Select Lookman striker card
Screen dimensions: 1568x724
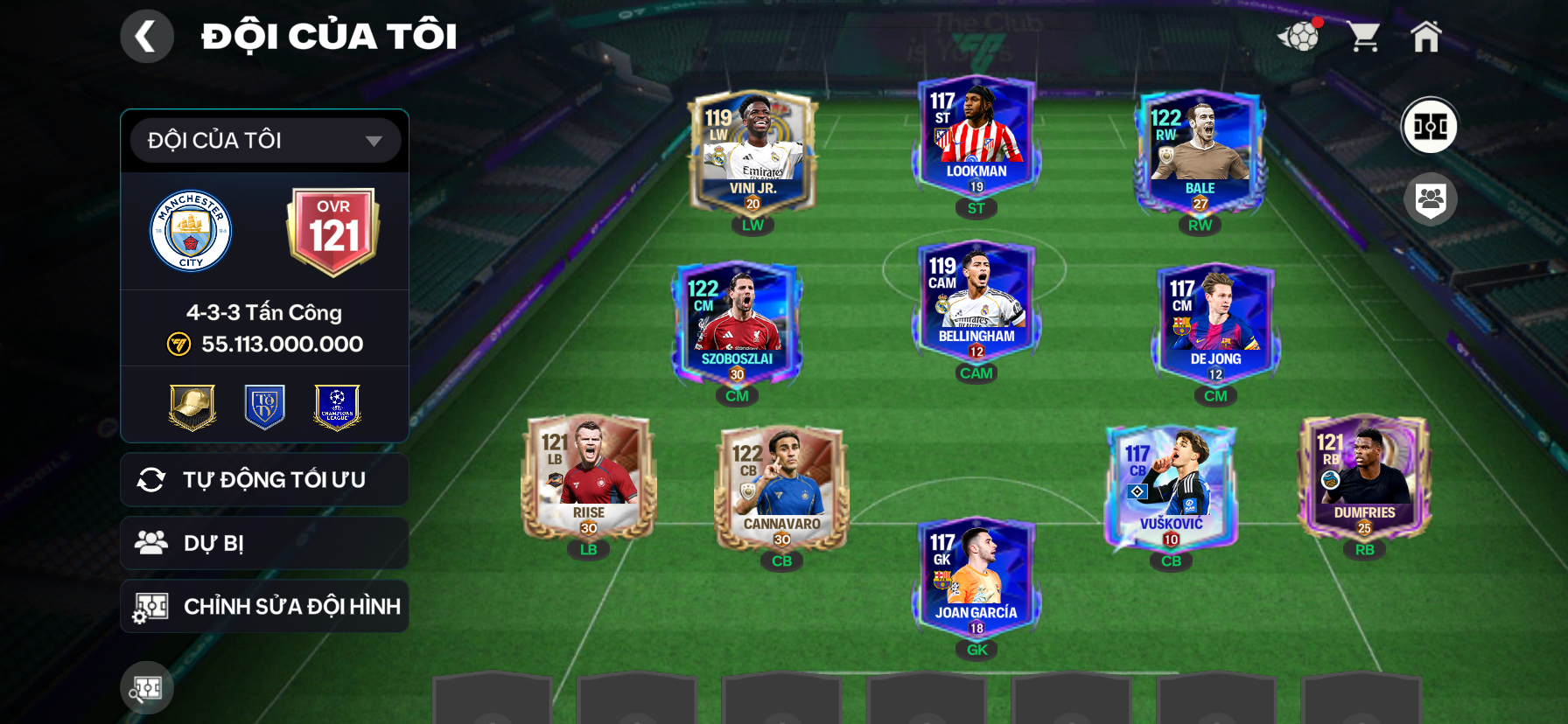pyautogui.click(x=976, y=138)
